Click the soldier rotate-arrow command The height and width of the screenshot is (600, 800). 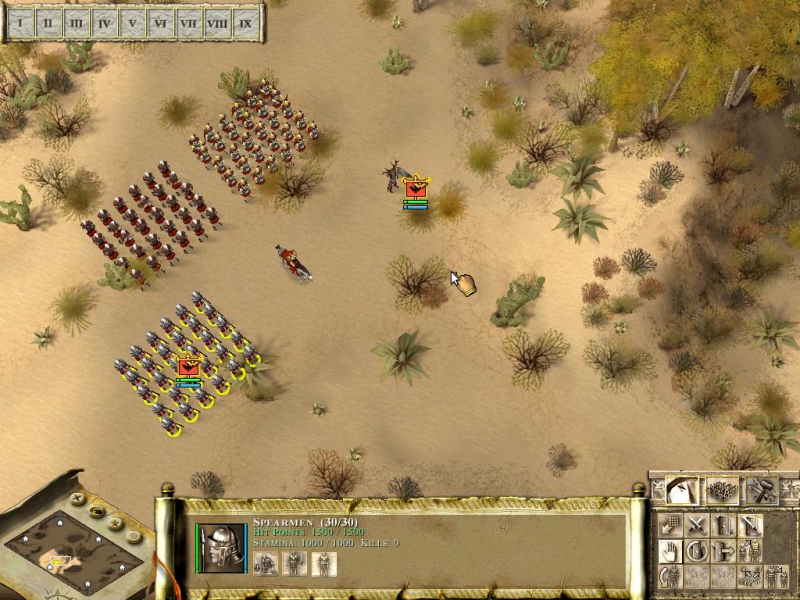671,577
